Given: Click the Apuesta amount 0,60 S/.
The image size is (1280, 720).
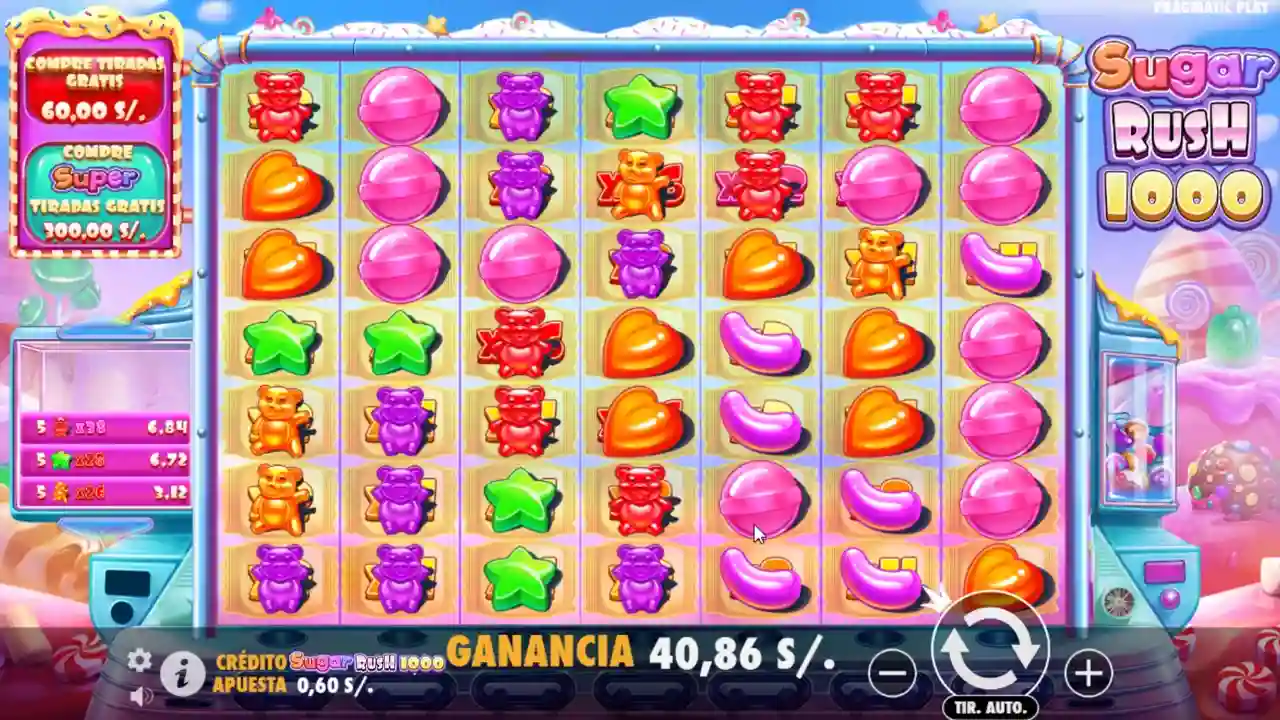Looking at the screenshot, I should tap(333, 686).
